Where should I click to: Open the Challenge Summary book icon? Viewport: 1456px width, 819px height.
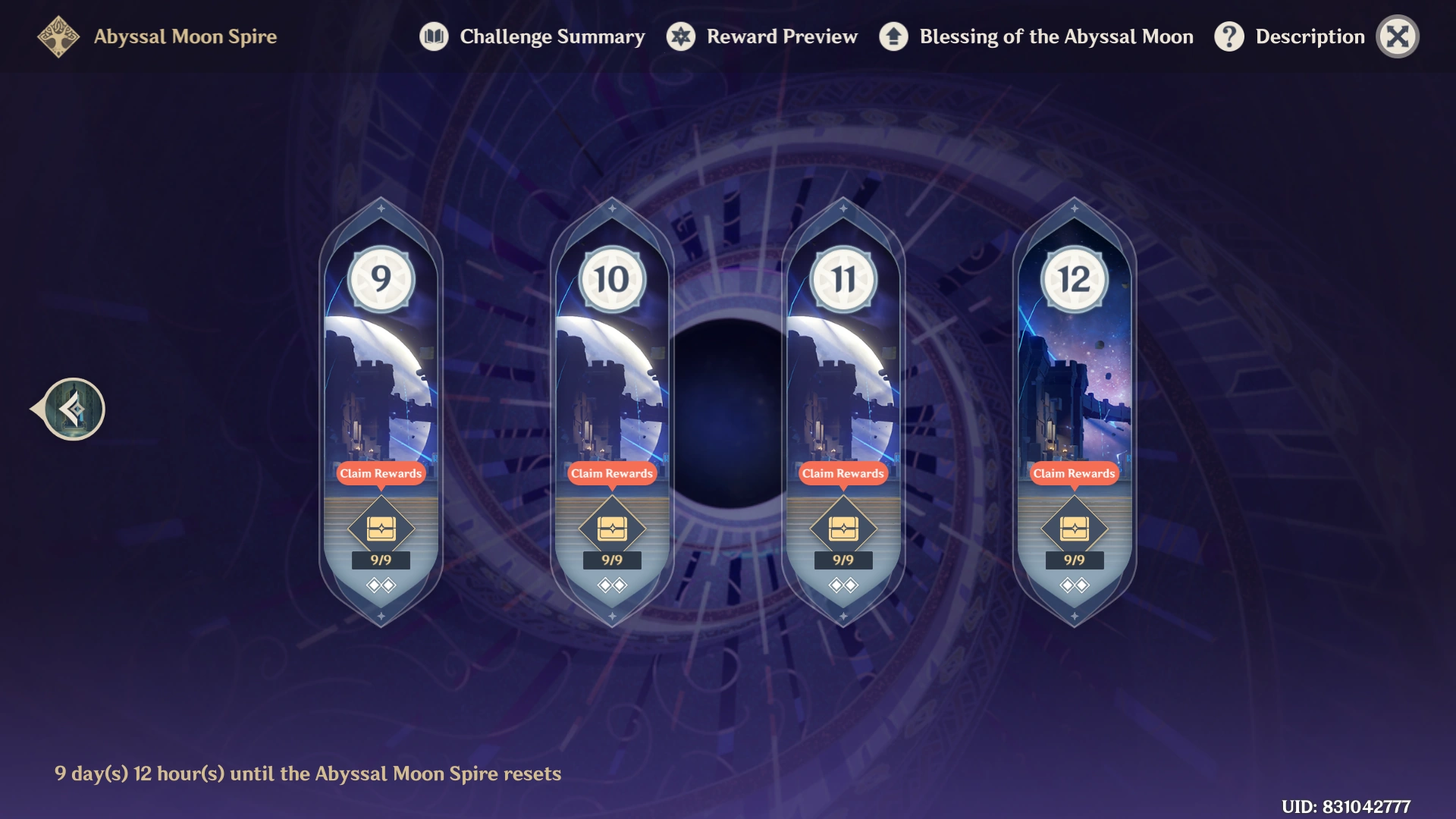point(433,36)
